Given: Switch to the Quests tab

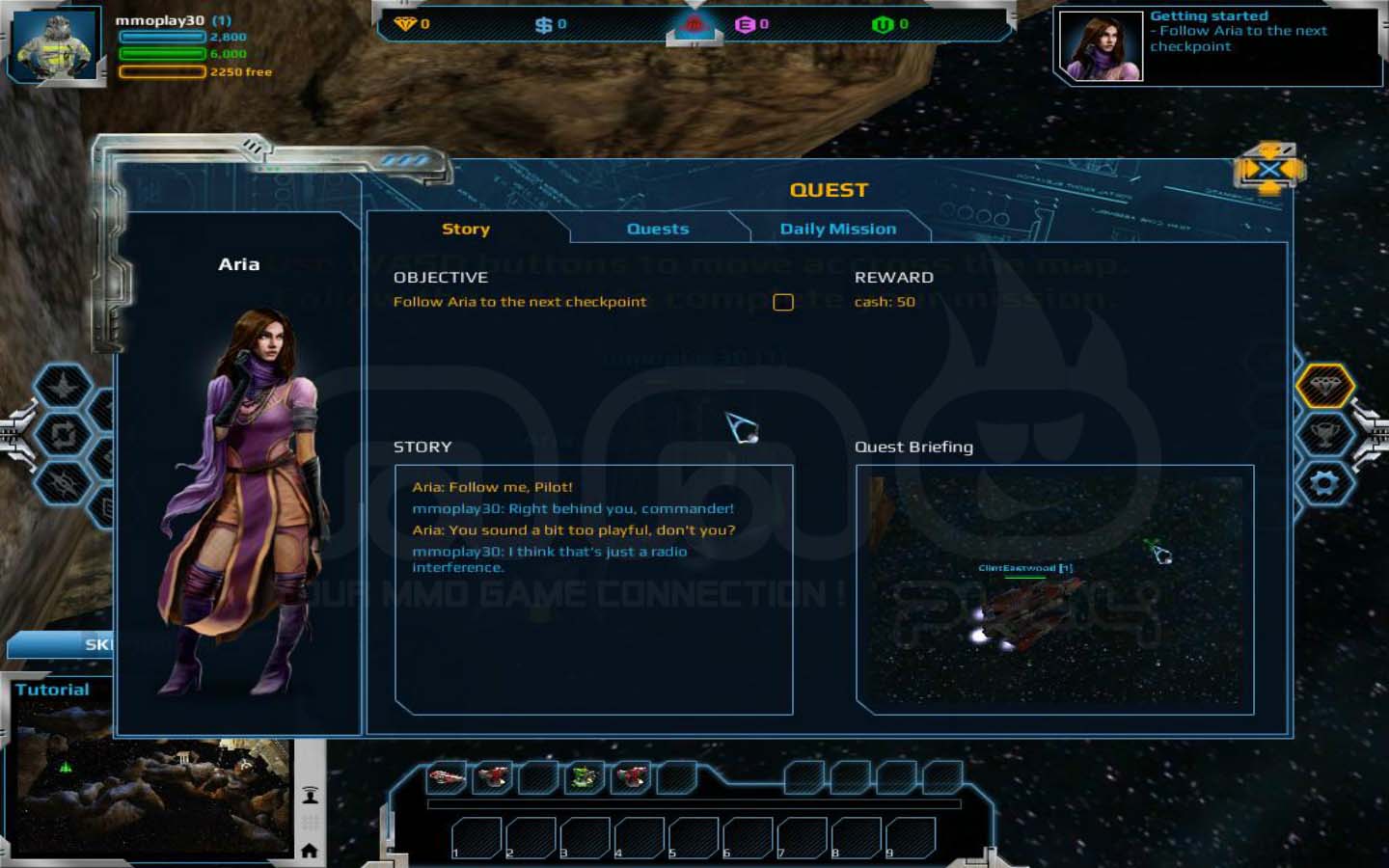Looking at the screenshot, I should coord(658,229).
